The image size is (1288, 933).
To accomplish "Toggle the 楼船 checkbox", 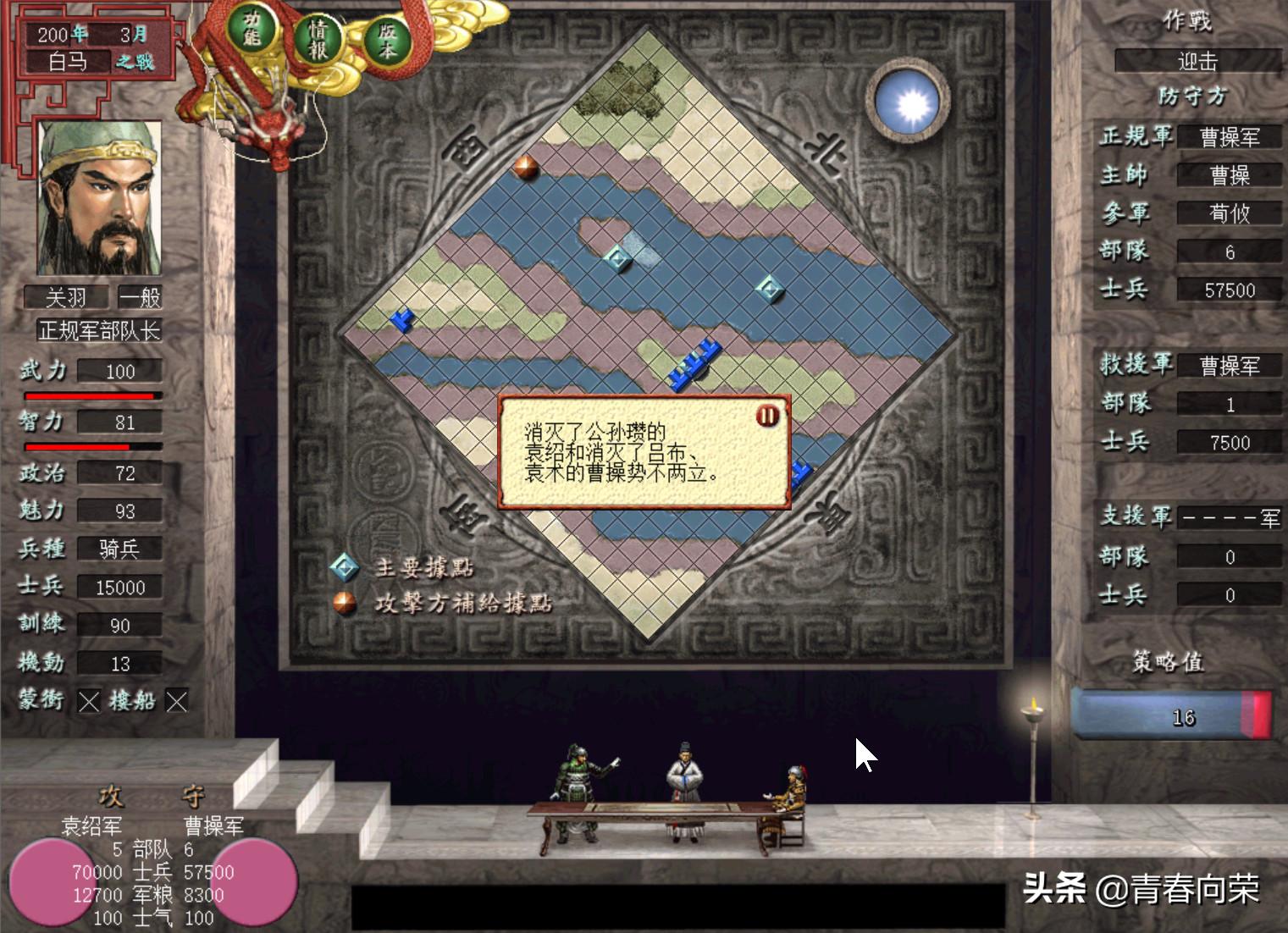I will [176, 702].
